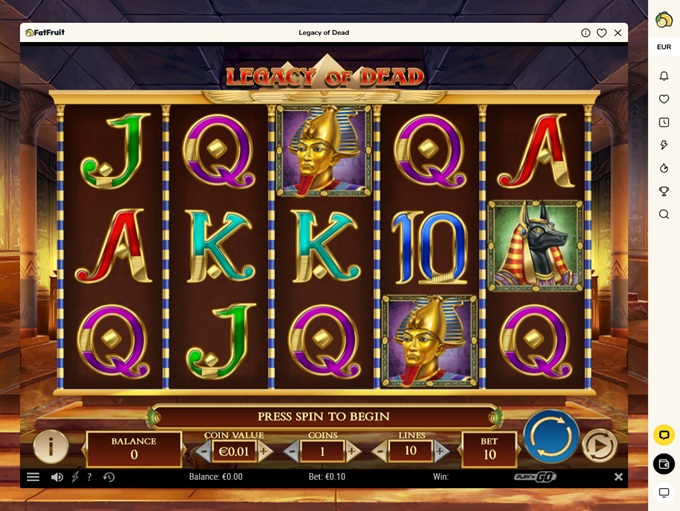Start autoplay with the gold play button
680x511 pixels.
pos(599,445)
